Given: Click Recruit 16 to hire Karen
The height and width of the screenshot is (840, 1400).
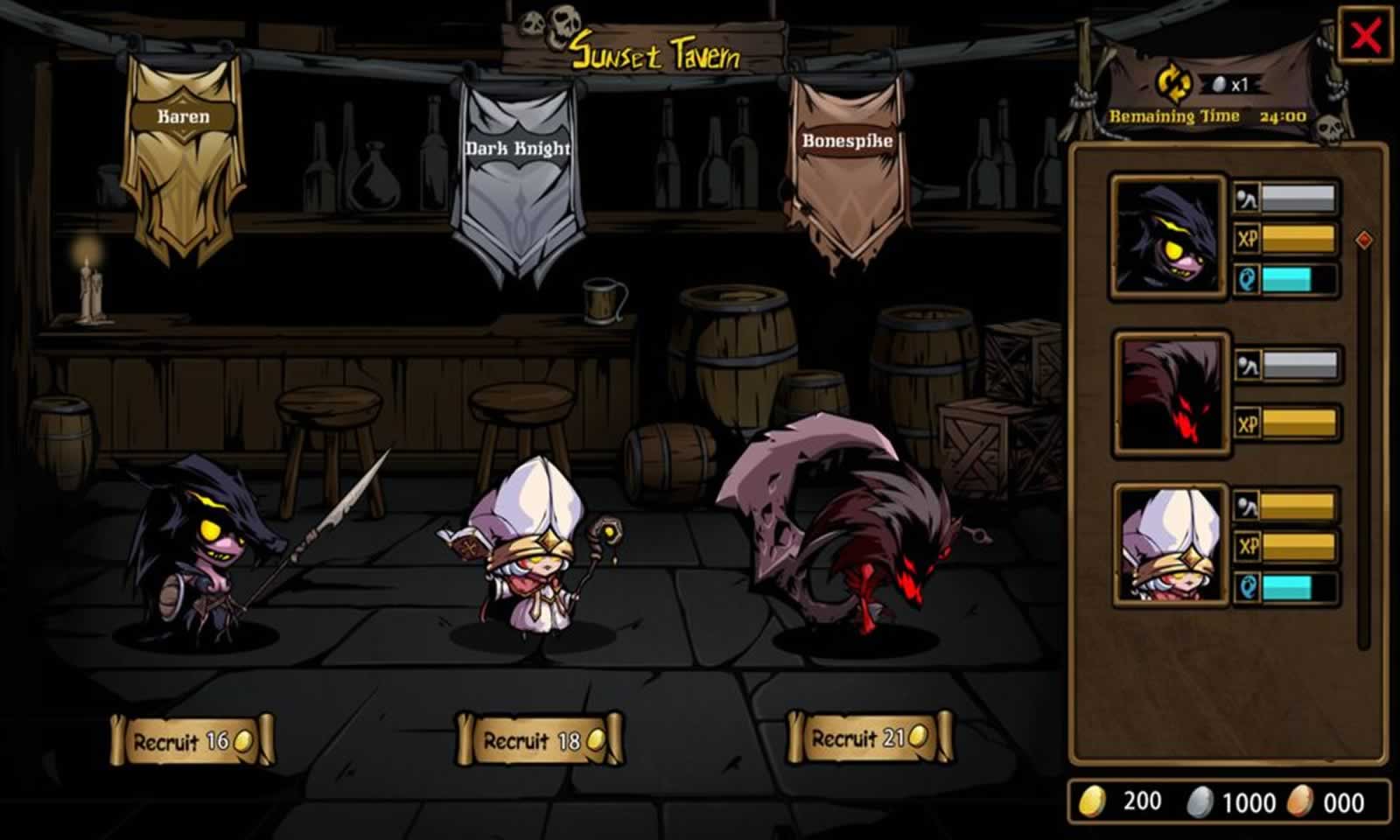Looking at the screenshot, I should [x=193, y=739].
